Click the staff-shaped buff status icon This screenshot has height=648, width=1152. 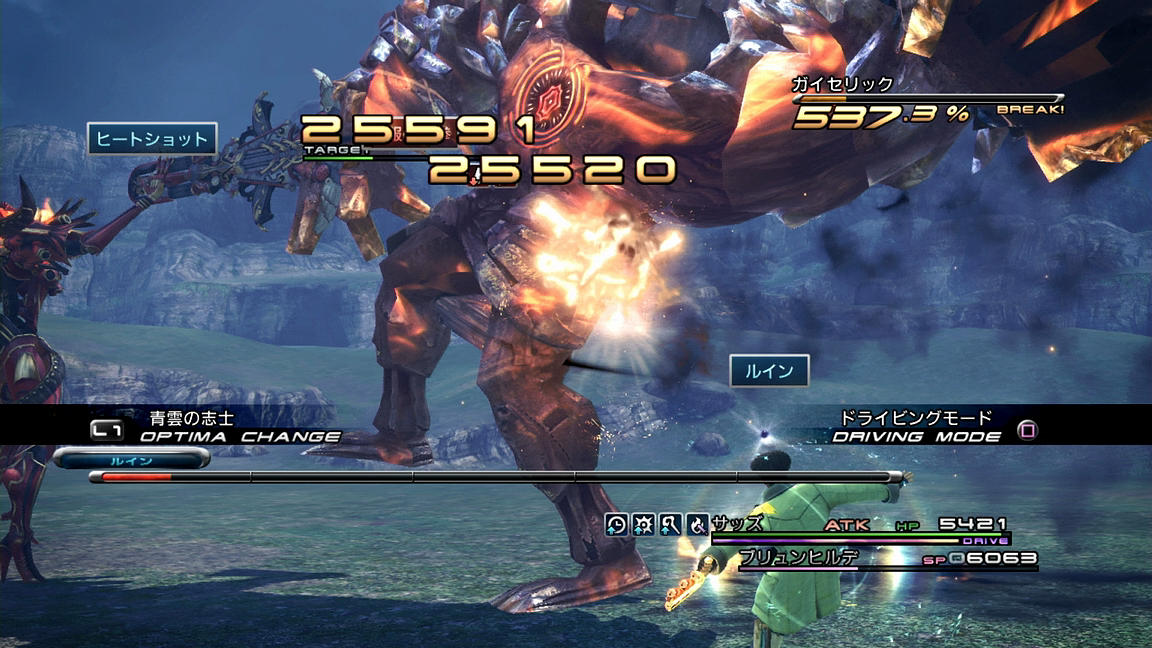coord(671,524)
